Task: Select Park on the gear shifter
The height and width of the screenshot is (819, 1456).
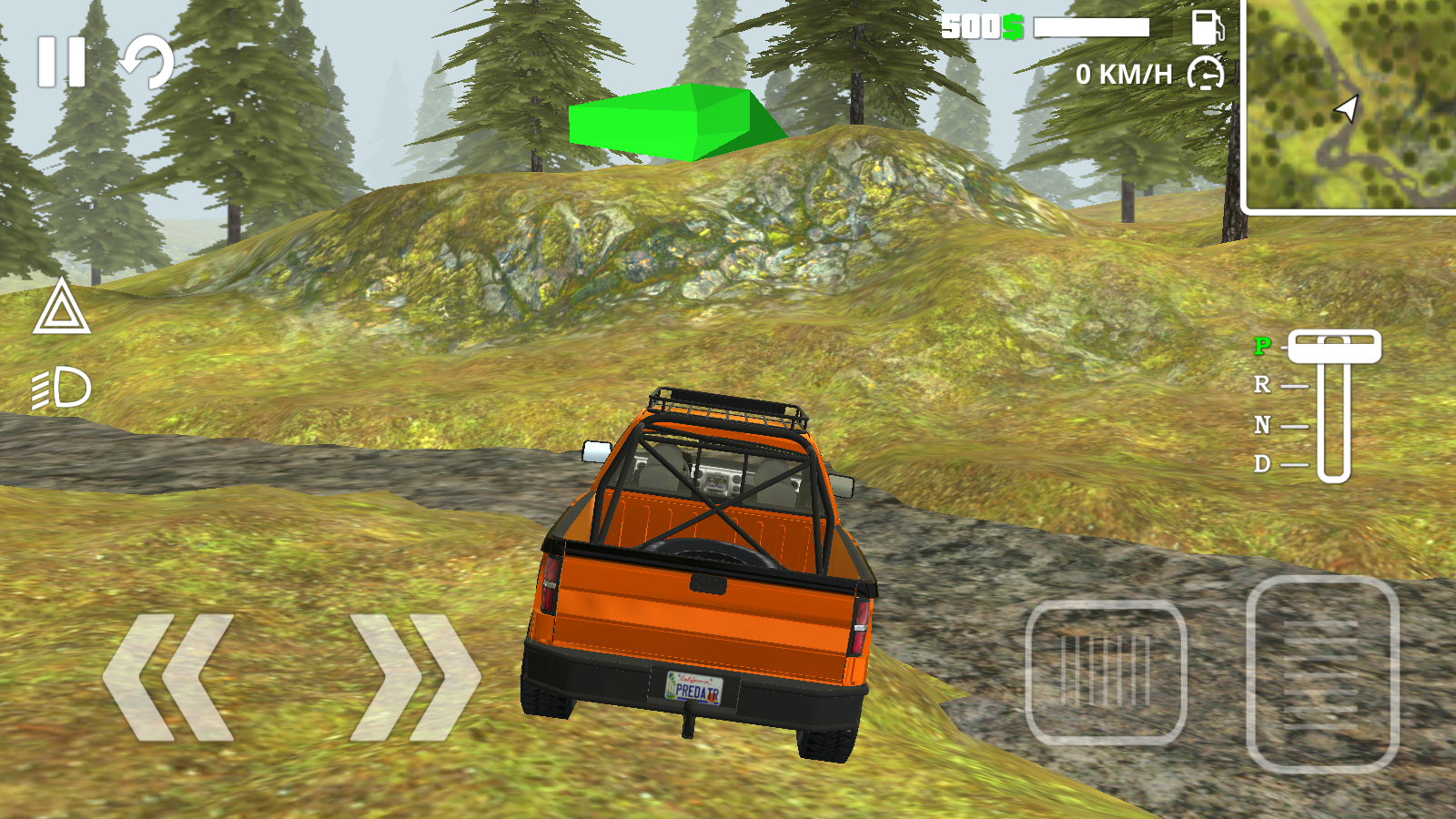Action: point(1262,348)
